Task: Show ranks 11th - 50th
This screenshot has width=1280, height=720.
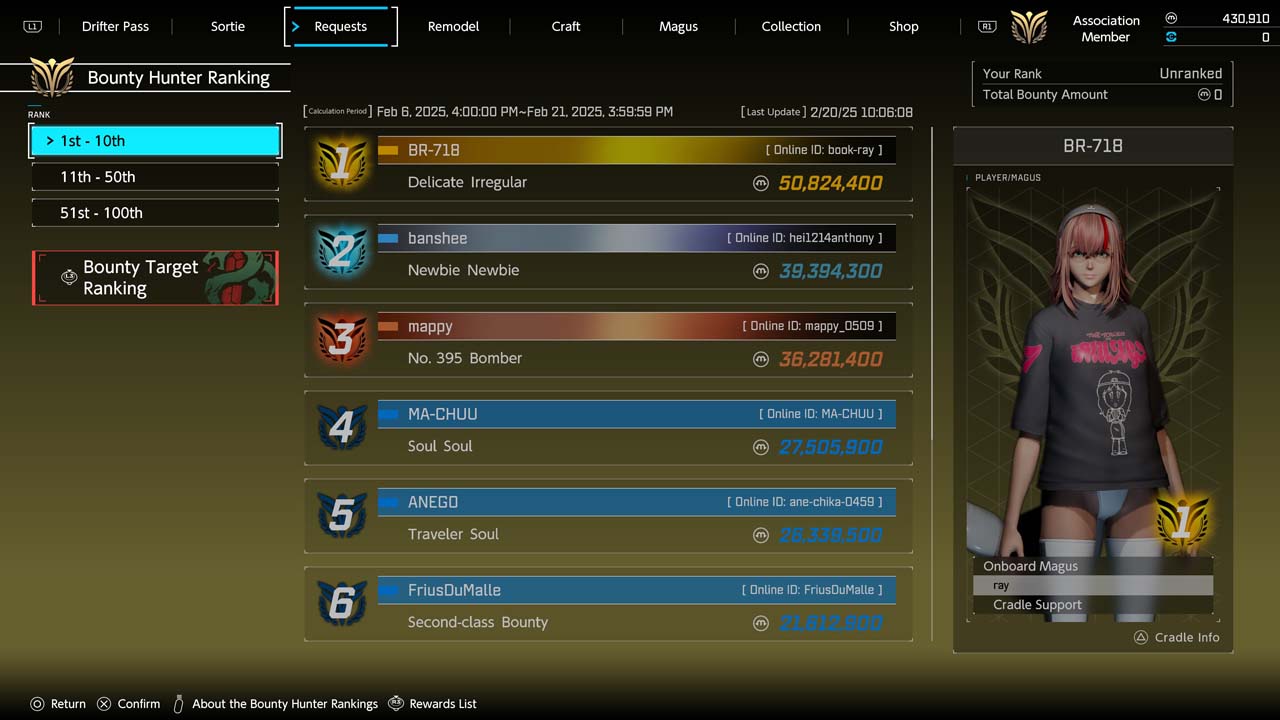Action: (x=155, y=177)
